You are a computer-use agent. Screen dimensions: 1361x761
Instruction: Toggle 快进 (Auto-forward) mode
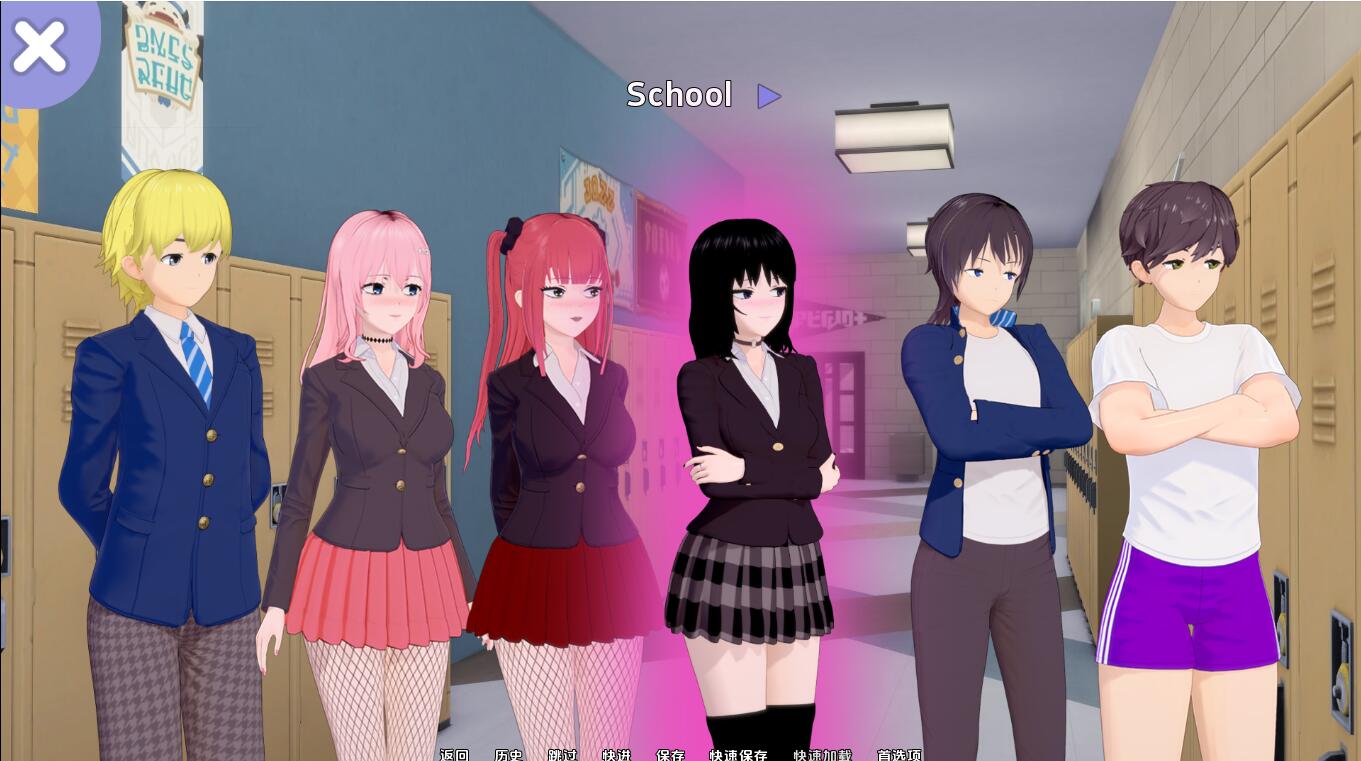tap(617, 755)
